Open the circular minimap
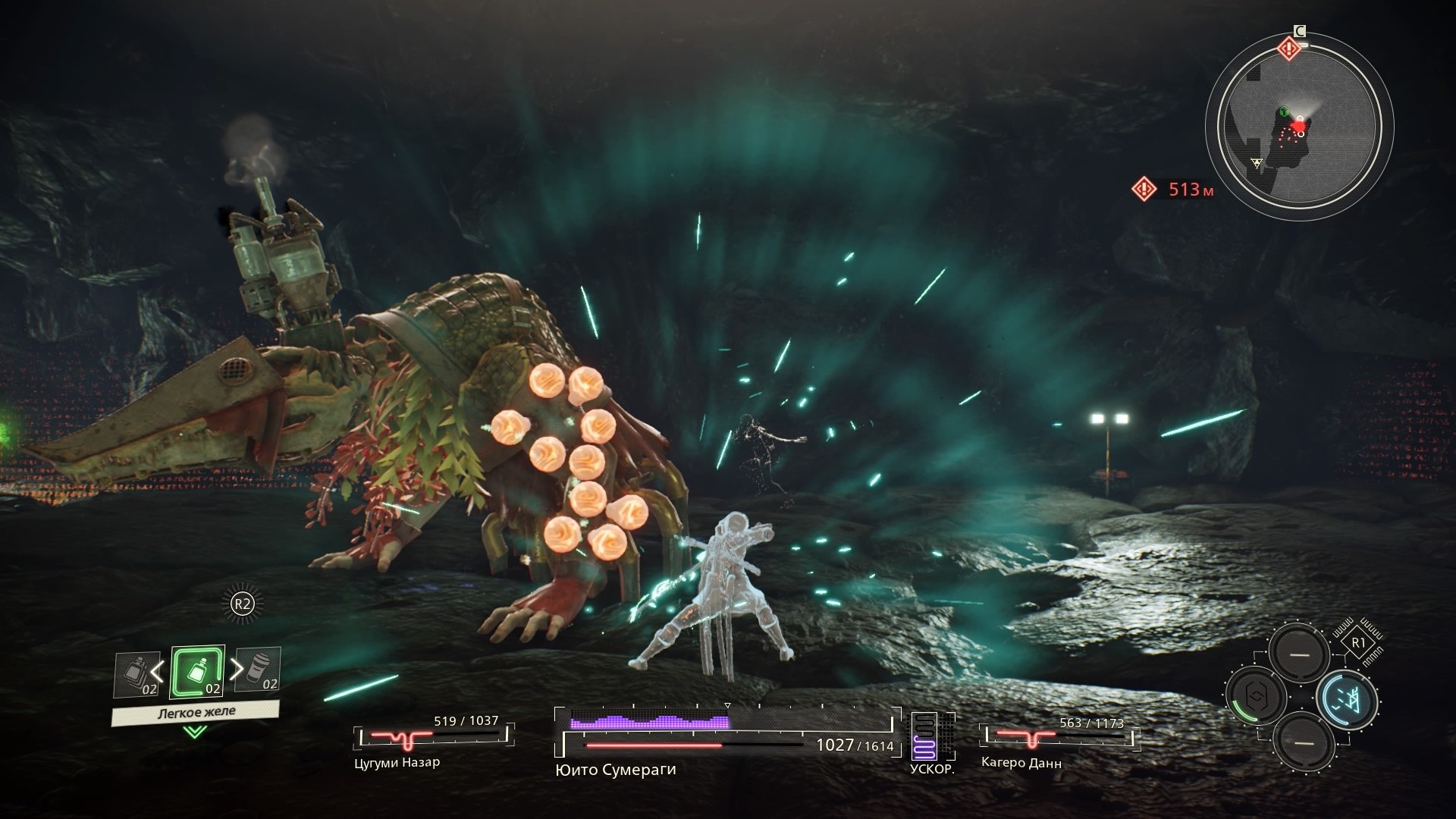 pos(1298,126)
